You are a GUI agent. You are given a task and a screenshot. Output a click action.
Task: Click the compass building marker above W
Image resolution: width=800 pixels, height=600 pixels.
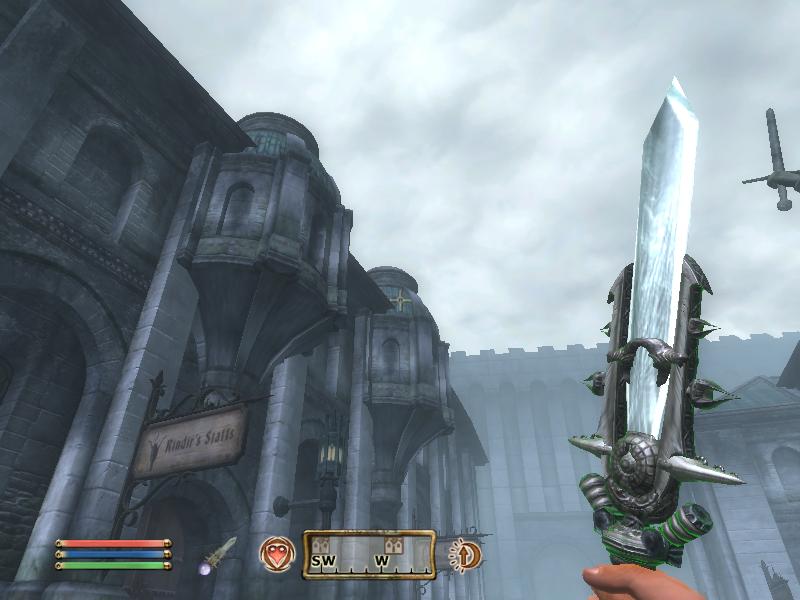tap(393, 544)
